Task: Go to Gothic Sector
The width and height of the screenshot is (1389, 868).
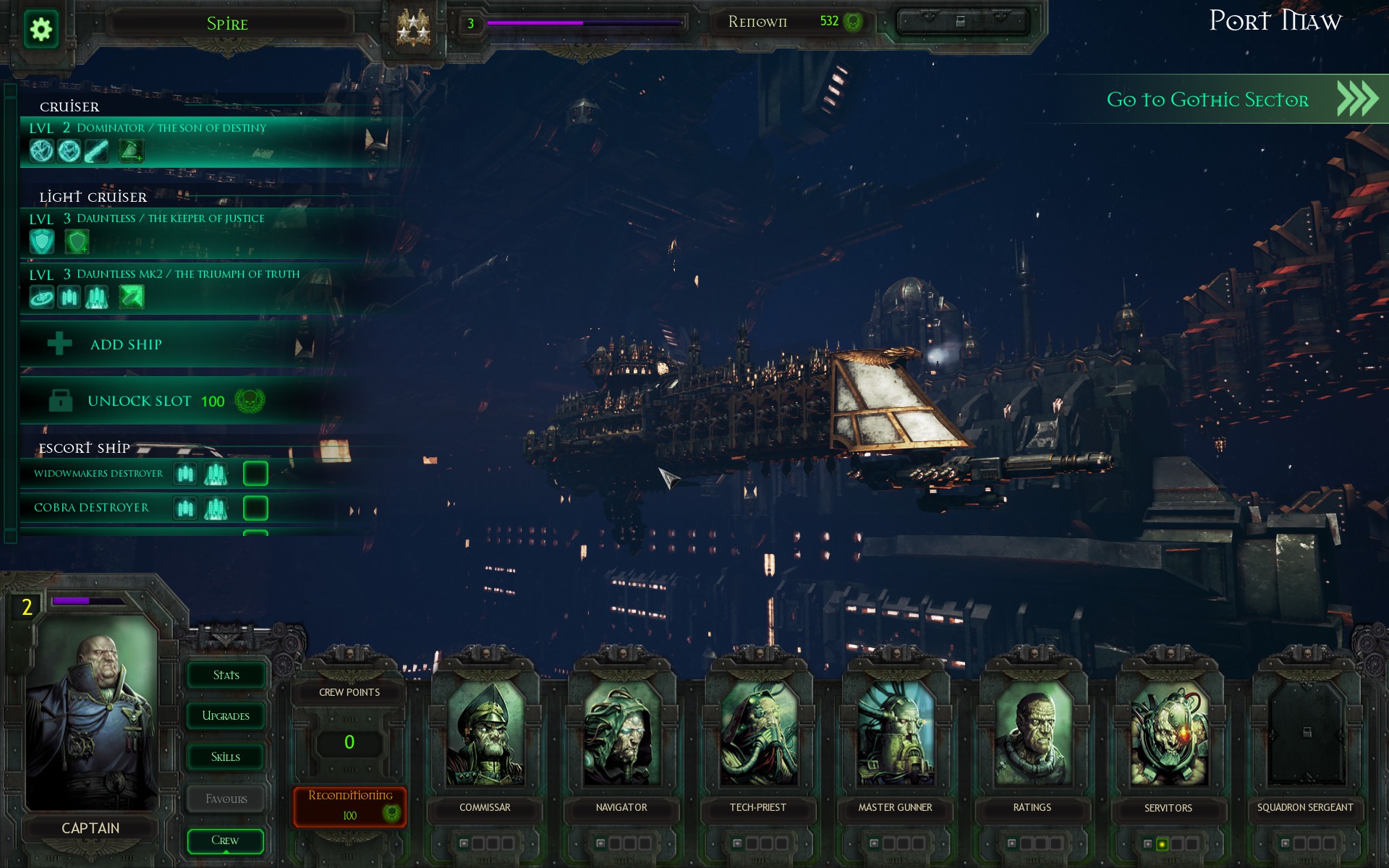Action: pyautogui.click(x=1230, y=99)
